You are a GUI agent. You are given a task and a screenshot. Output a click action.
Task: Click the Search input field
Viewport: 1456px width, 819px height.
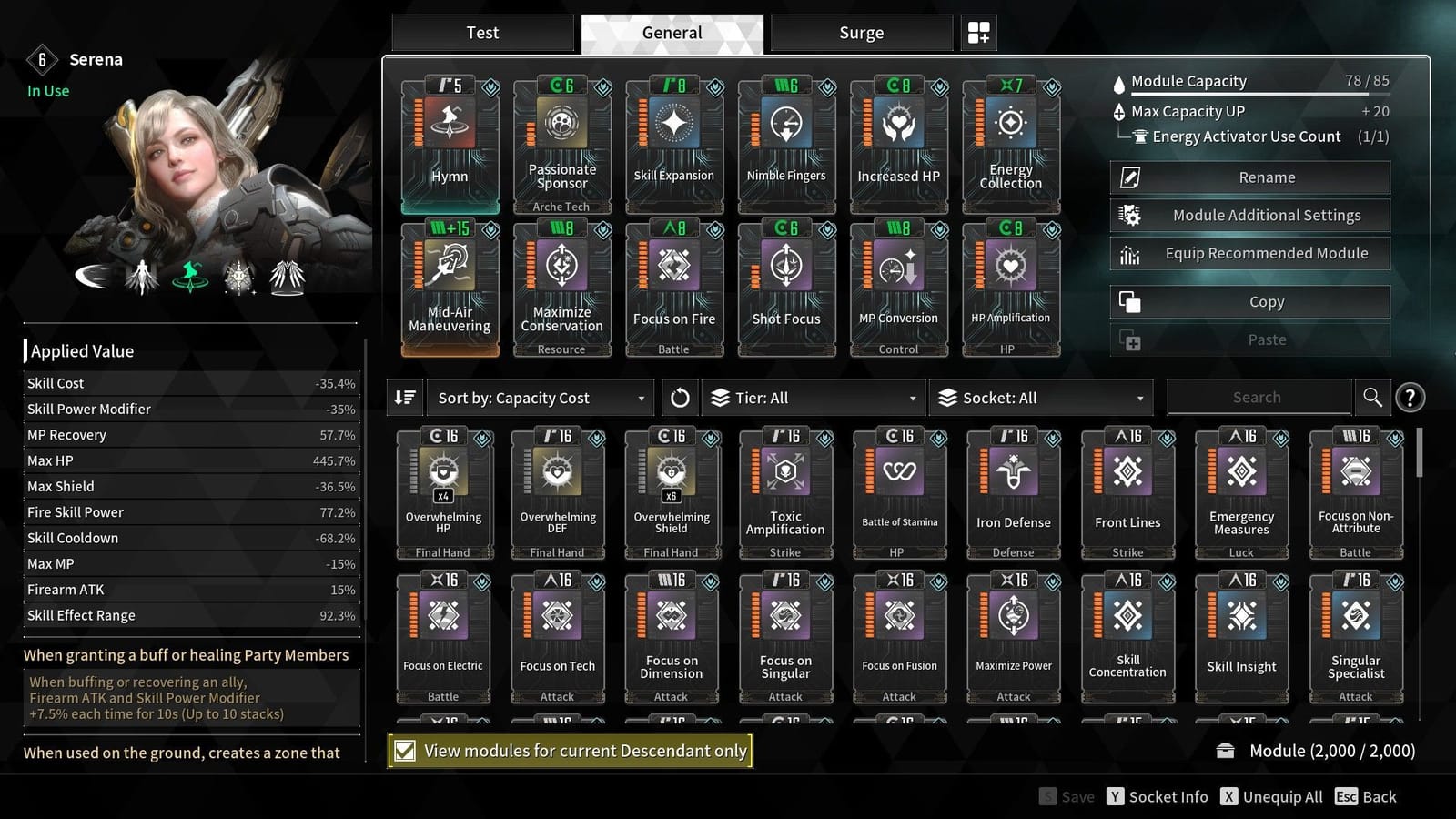click(x=1258, y=397)
